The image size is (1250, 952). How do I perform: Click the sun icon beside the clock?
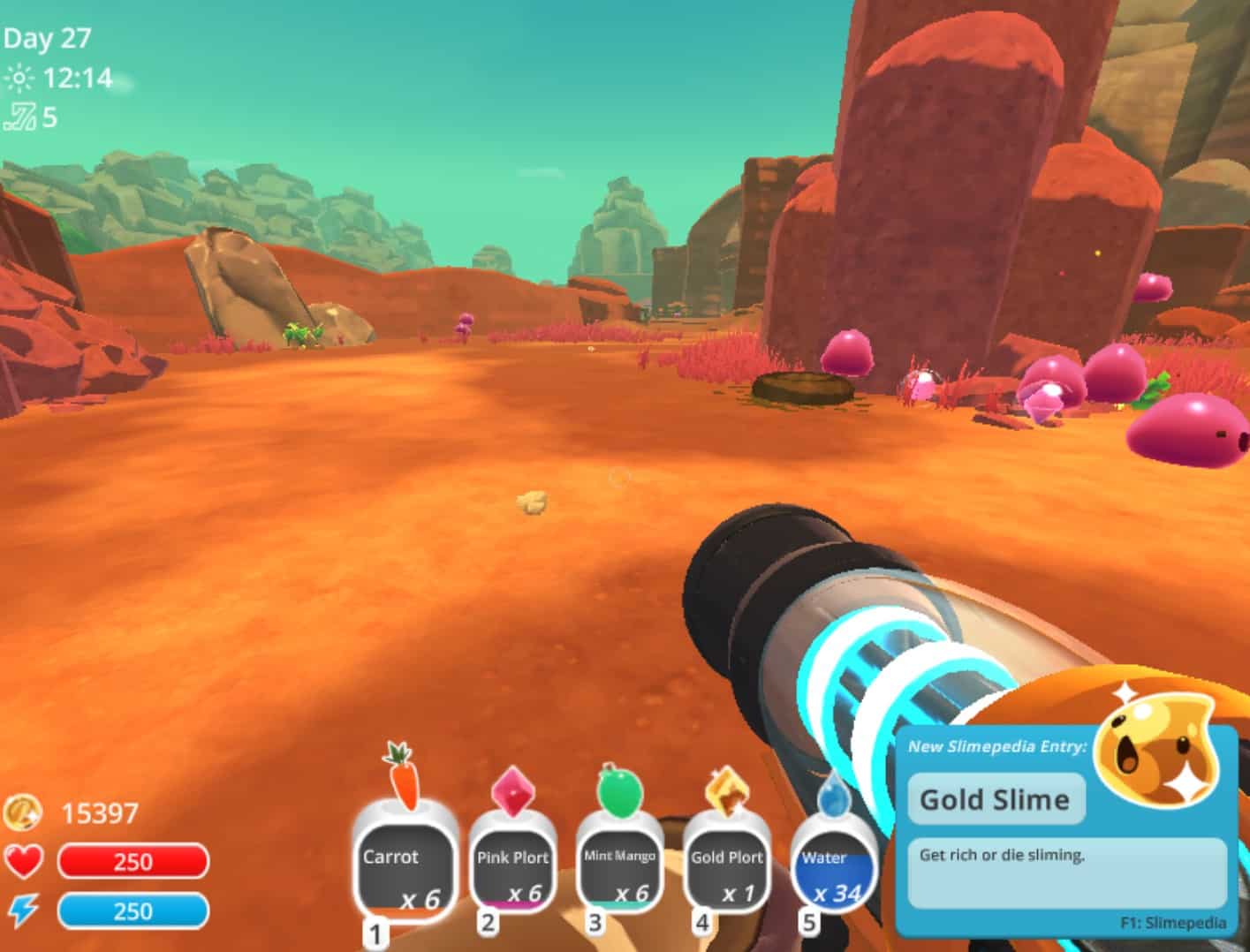(x=19, y=78)
